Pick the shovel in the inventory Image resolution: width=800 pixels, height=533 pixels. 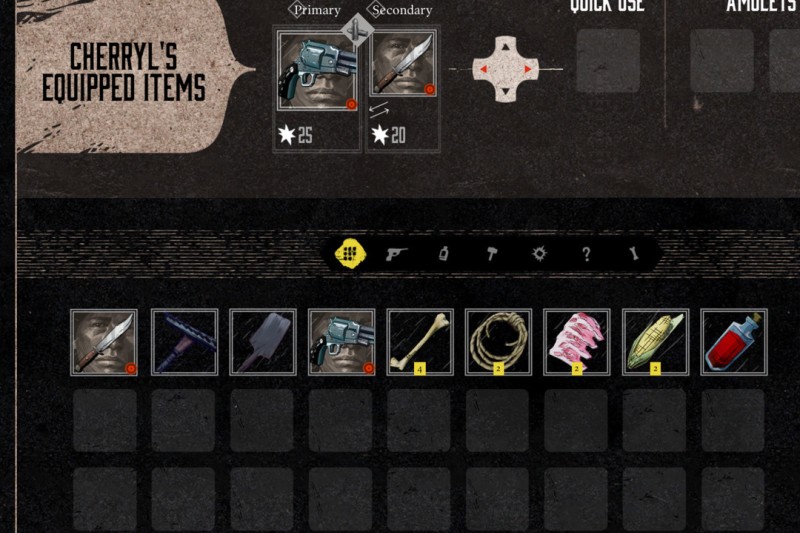tap(263, 342)
